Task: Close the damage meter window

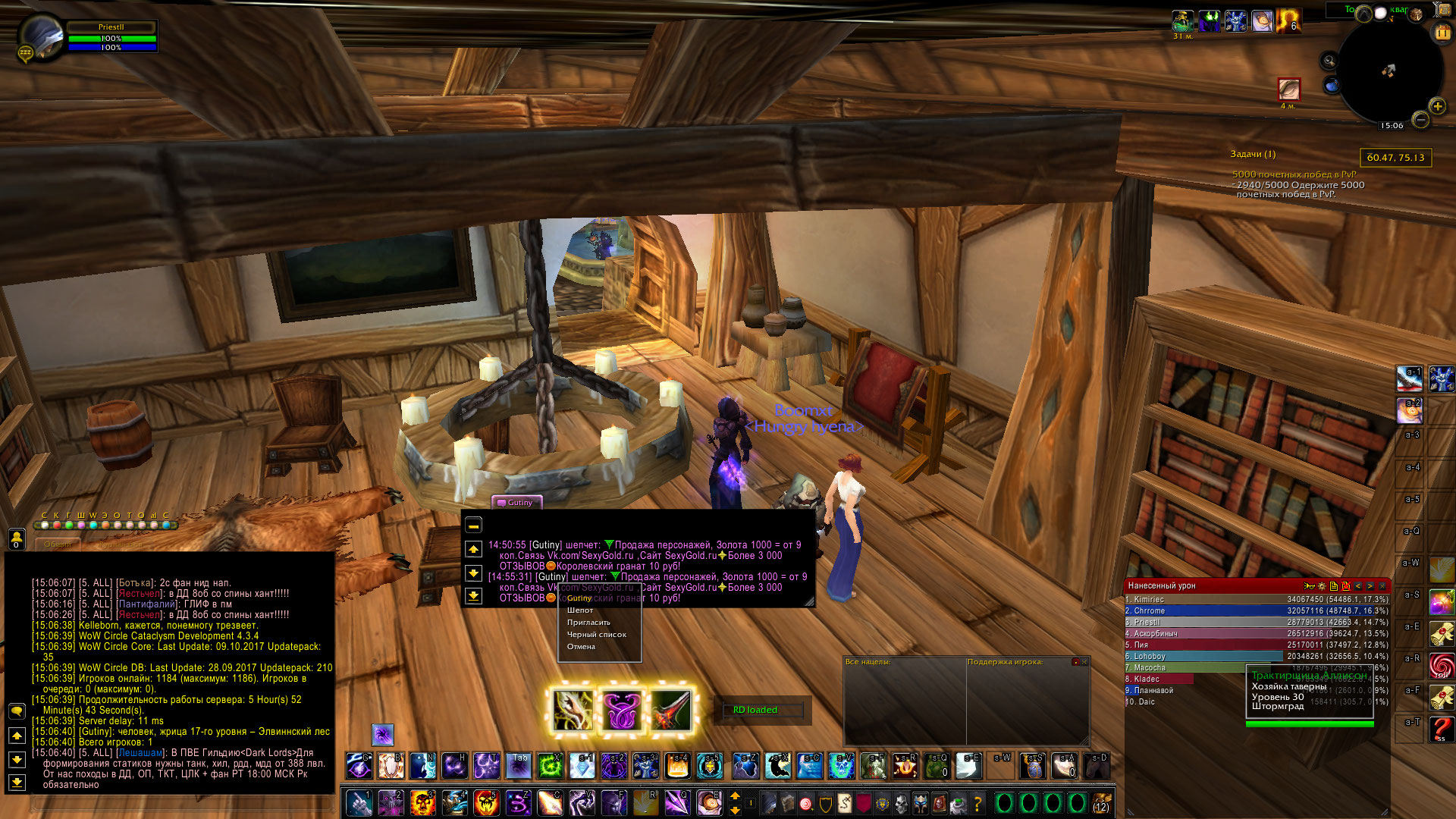Action: tap(1382, 586)
